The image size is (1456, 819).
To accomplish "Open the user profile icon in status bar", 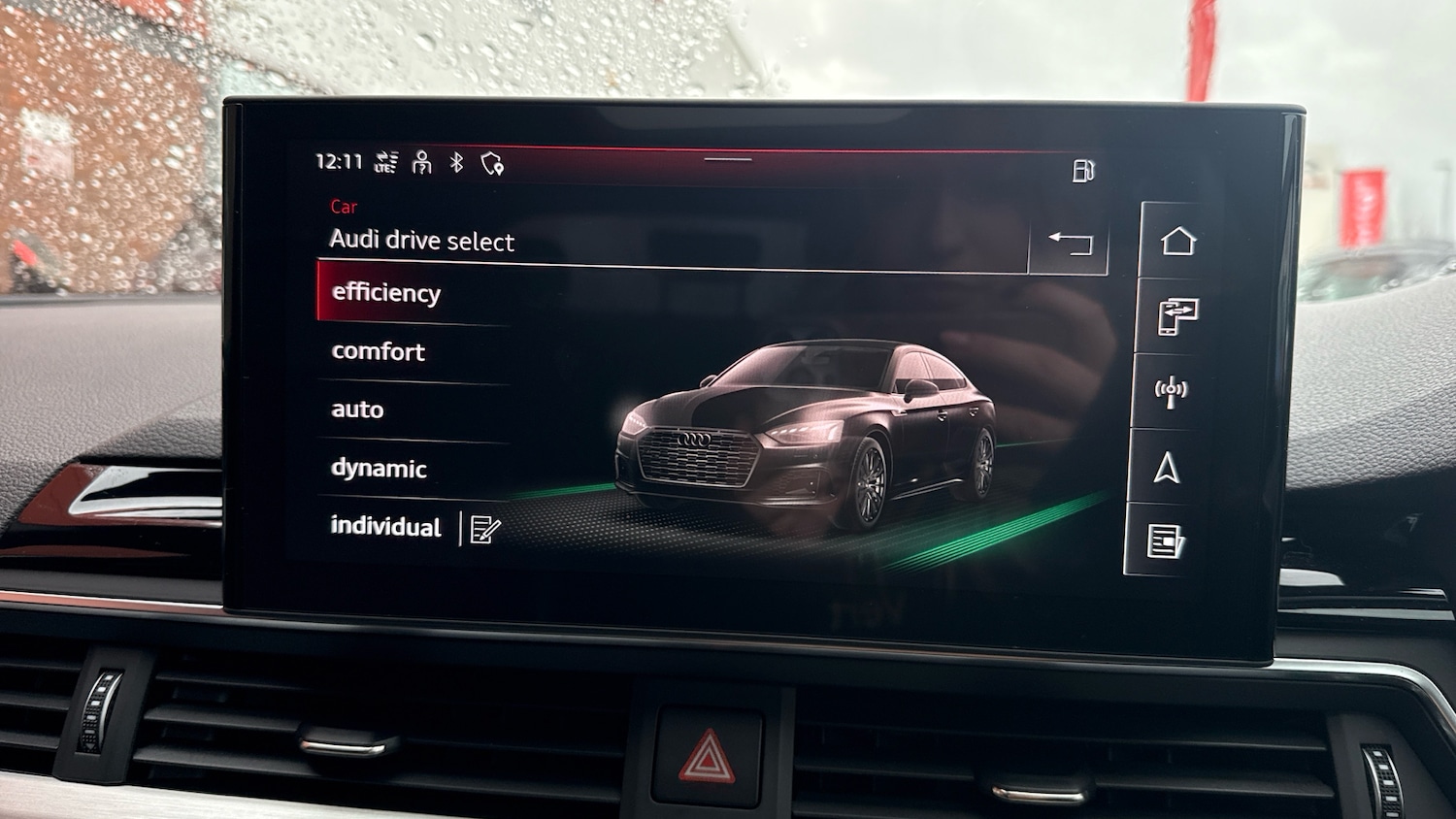I will point(421,163).
